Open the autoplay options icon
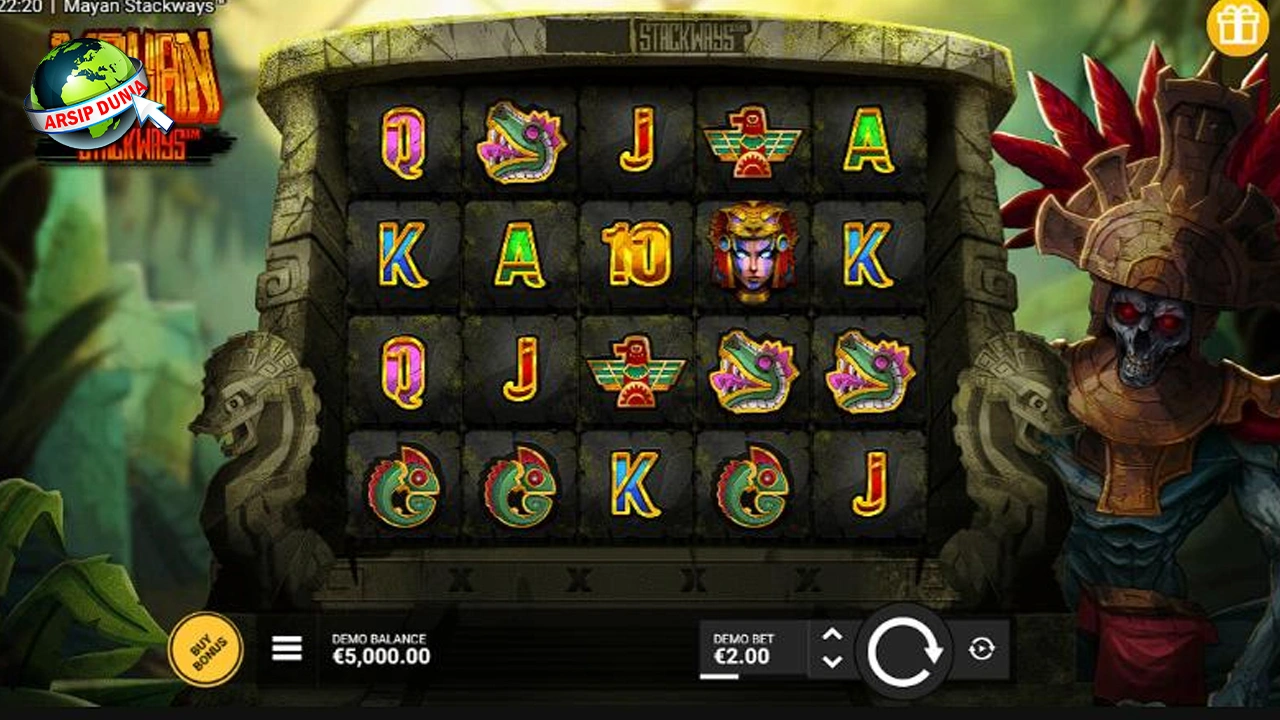 [x=983, y=648]
